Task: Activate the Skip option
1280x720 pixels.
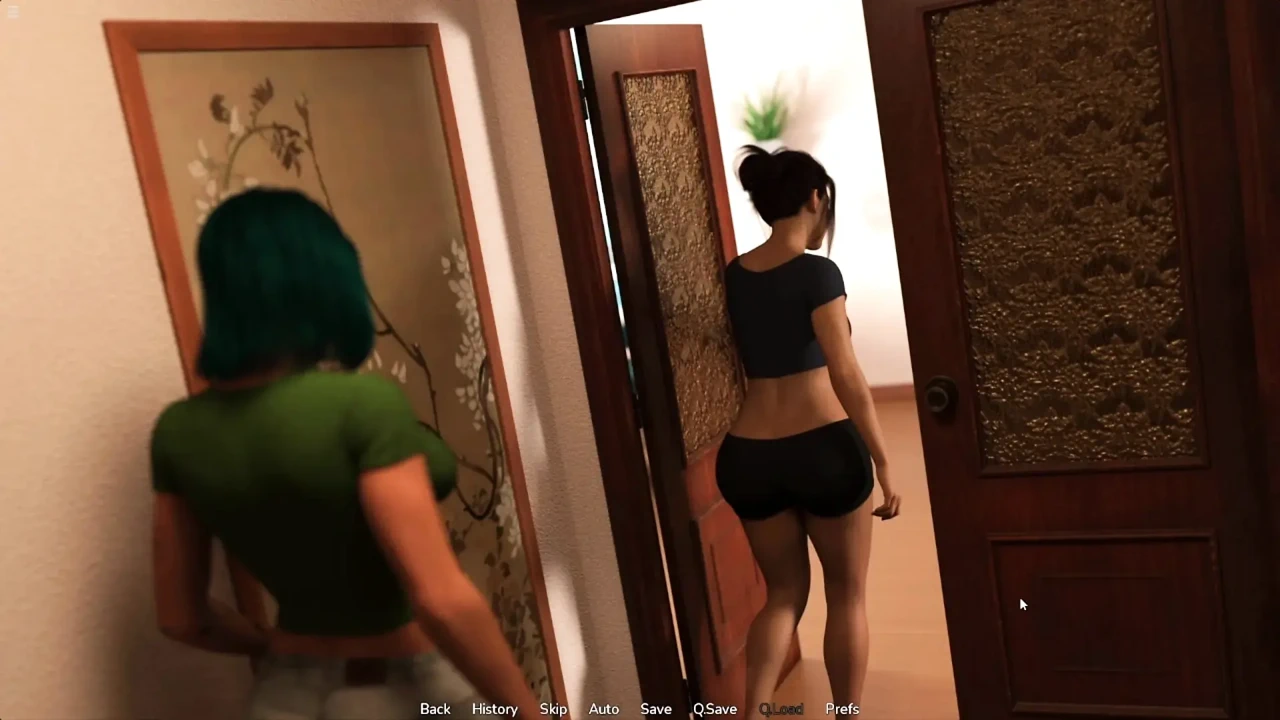Action: [553, 708]
